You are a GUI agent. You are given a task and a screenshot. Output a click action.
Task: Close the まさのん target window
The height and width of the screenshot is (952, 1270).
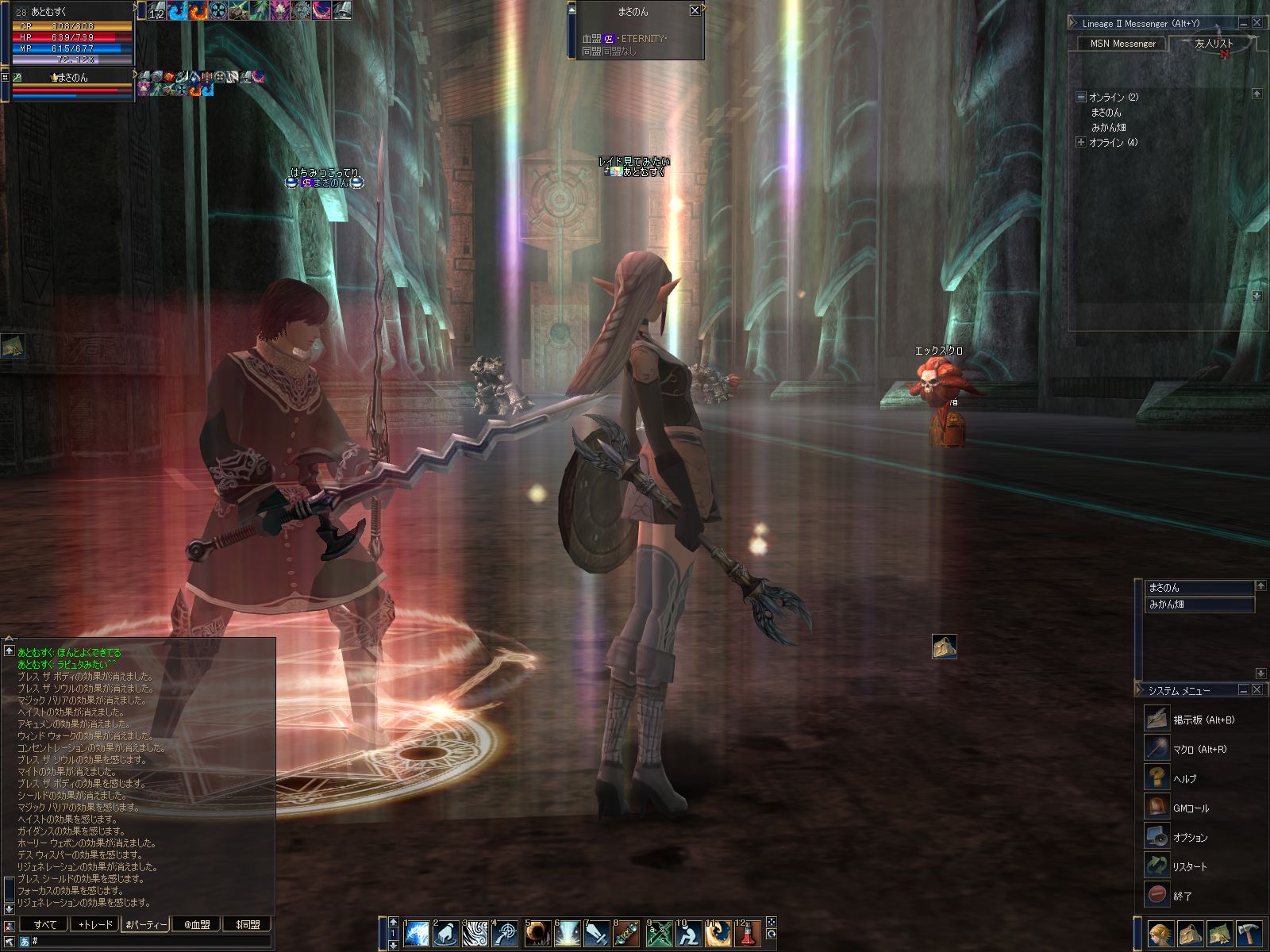coord(695,10)
